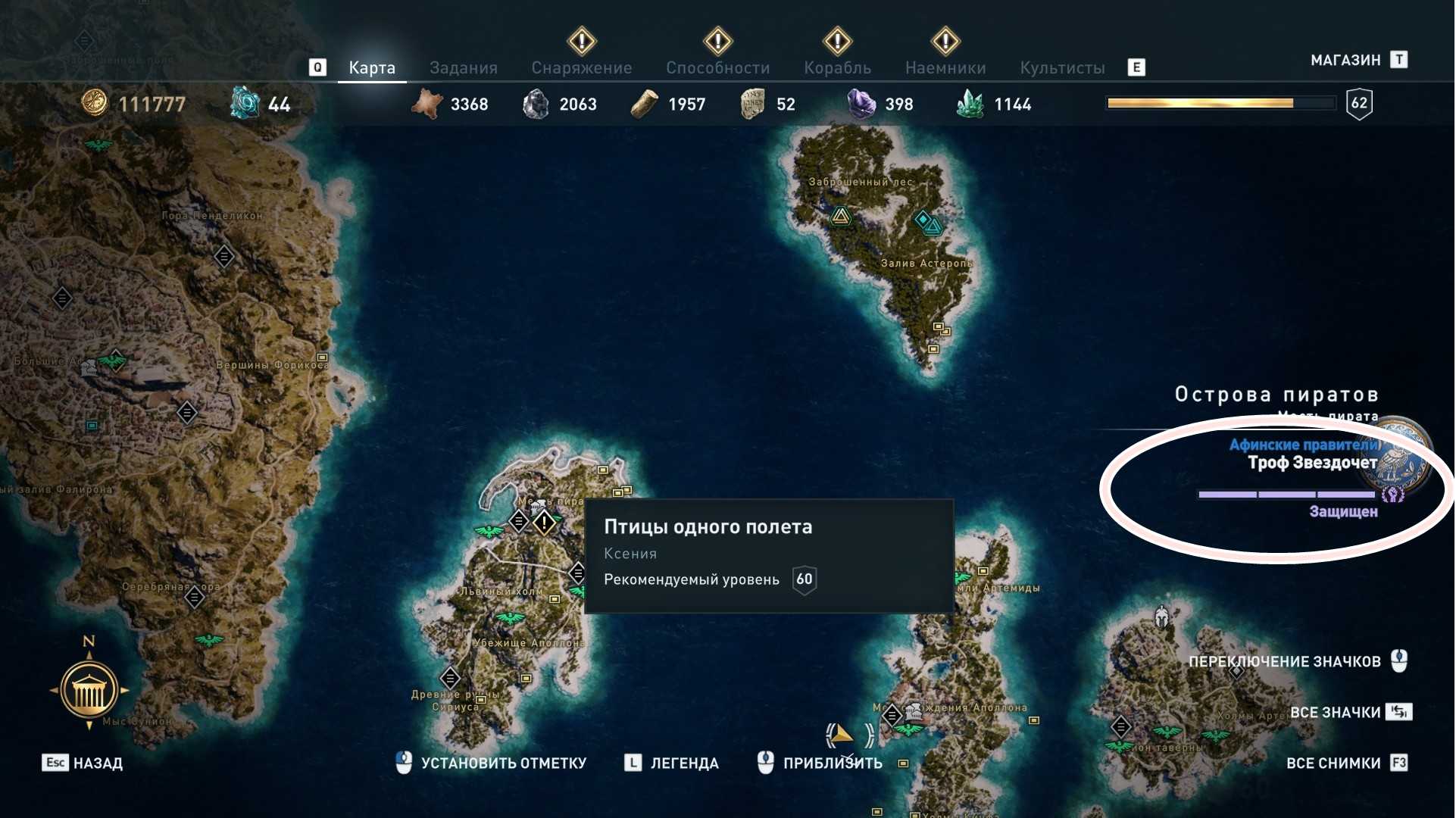Choose the ПРИБЛИЗИТЬ zoom option

pyautogui.click(x=832, y=763)
